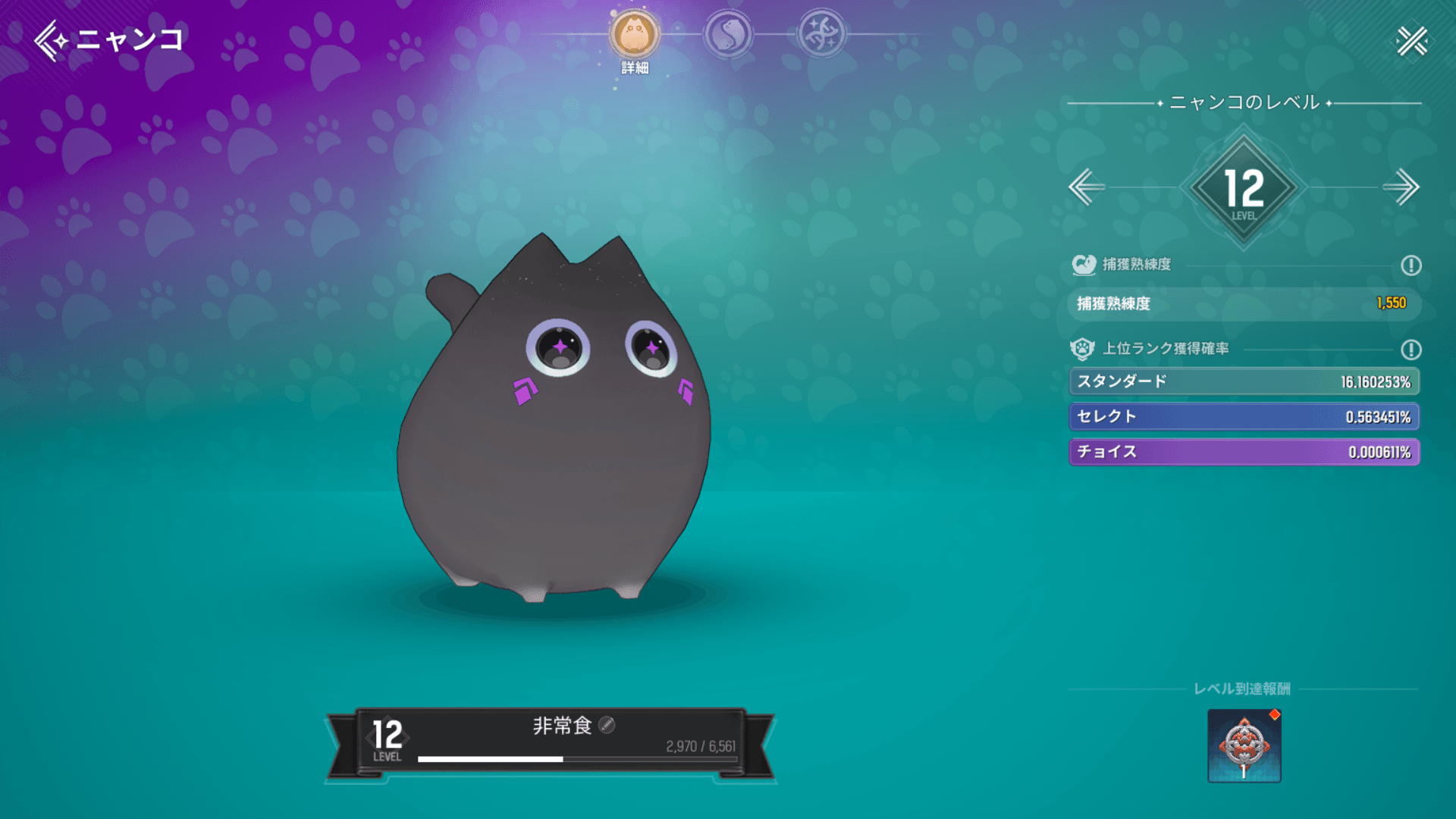1456x819 pixels.
Task: Open the 捕獲熟練度 info icon
Action: pos(1410,265)
